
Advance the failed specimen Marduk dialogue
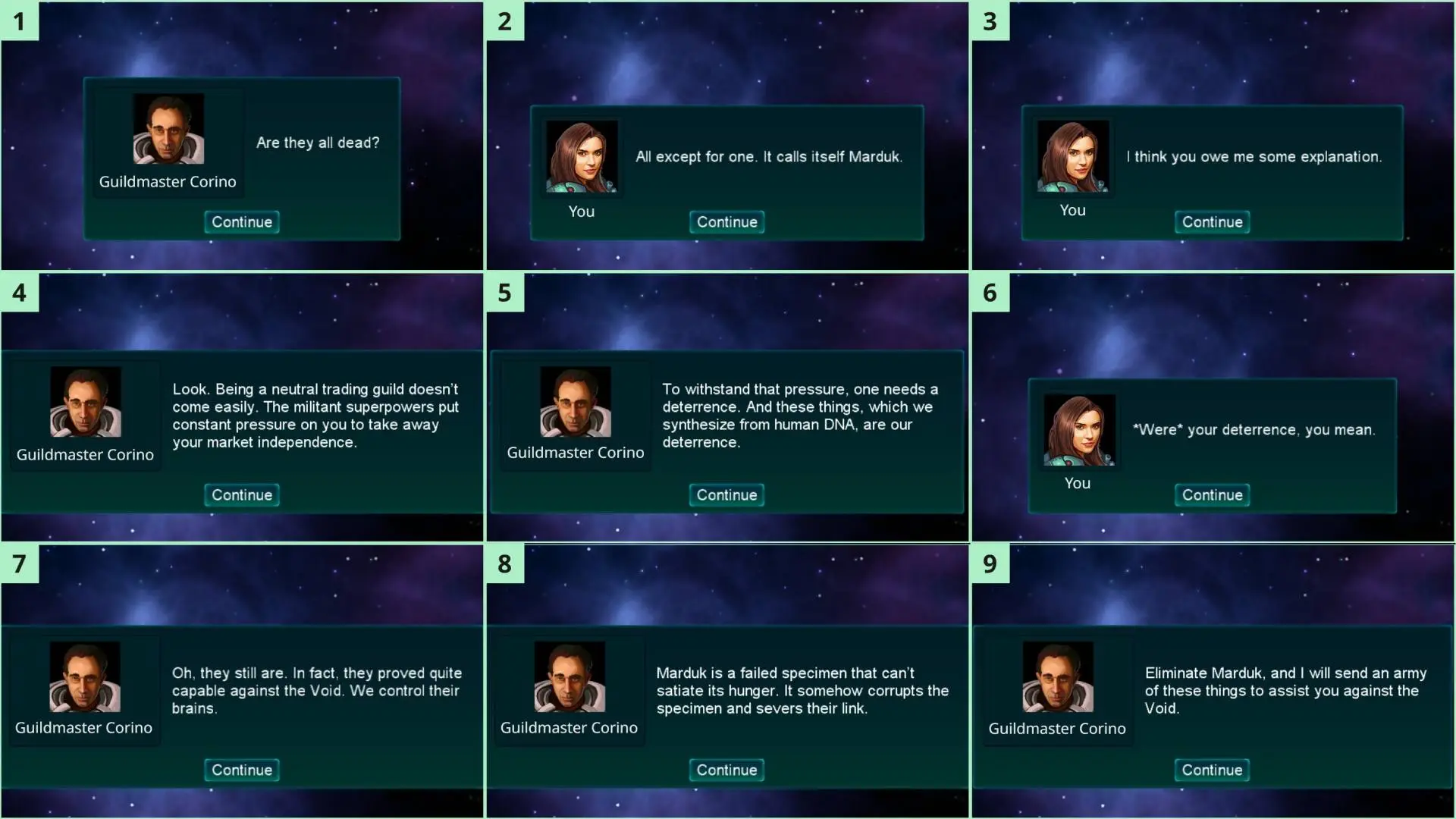click(726, 770)
